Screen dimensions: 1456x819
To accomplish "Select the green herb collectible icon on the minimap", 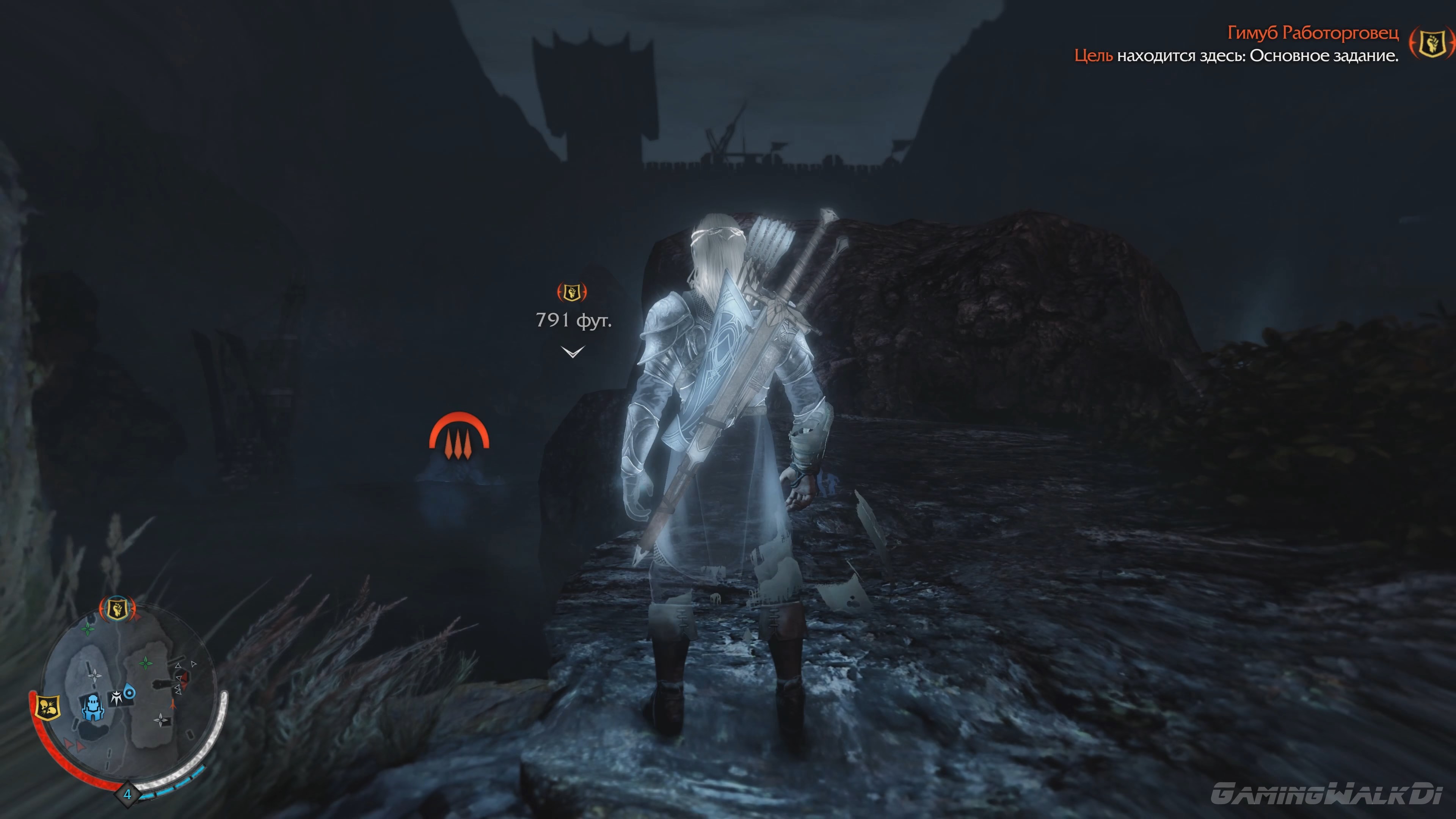I will pos(88,629).
